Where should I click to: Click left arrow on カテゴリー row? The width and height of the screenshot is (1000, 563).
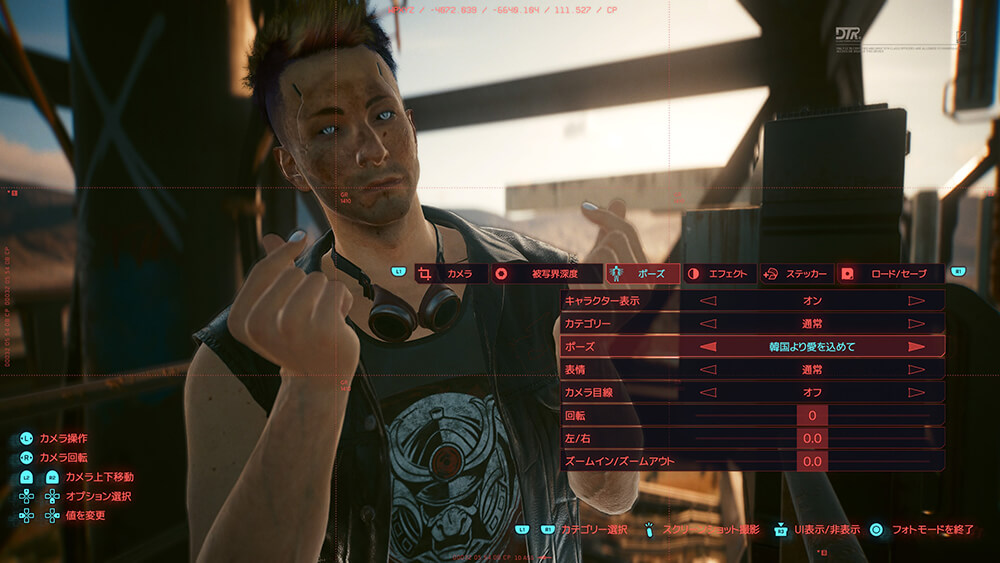tap(707, 323)
